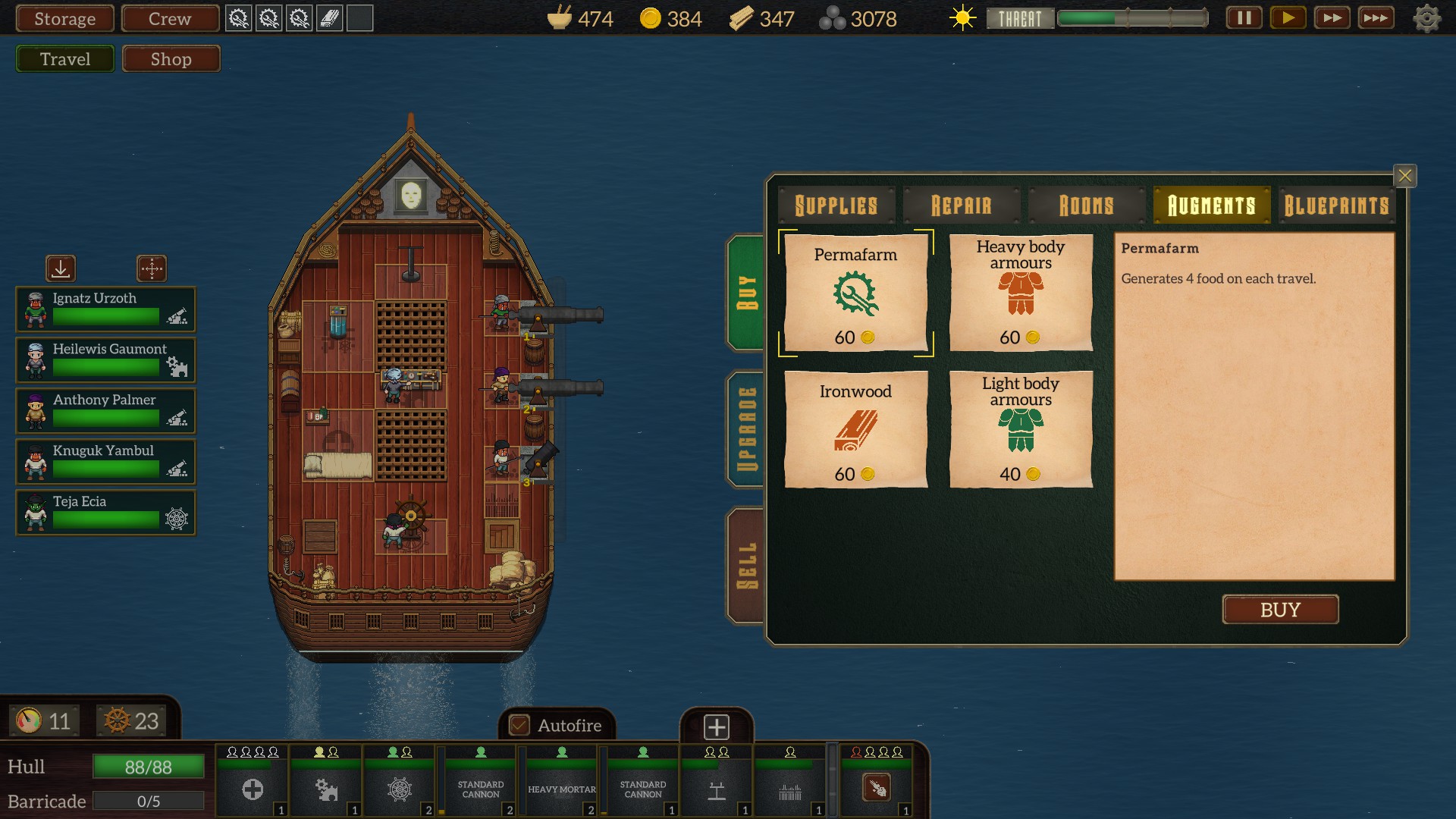Choose the Ironwood augment
This screenshot has height=819, width=1456.
click(x=855, y=429)
